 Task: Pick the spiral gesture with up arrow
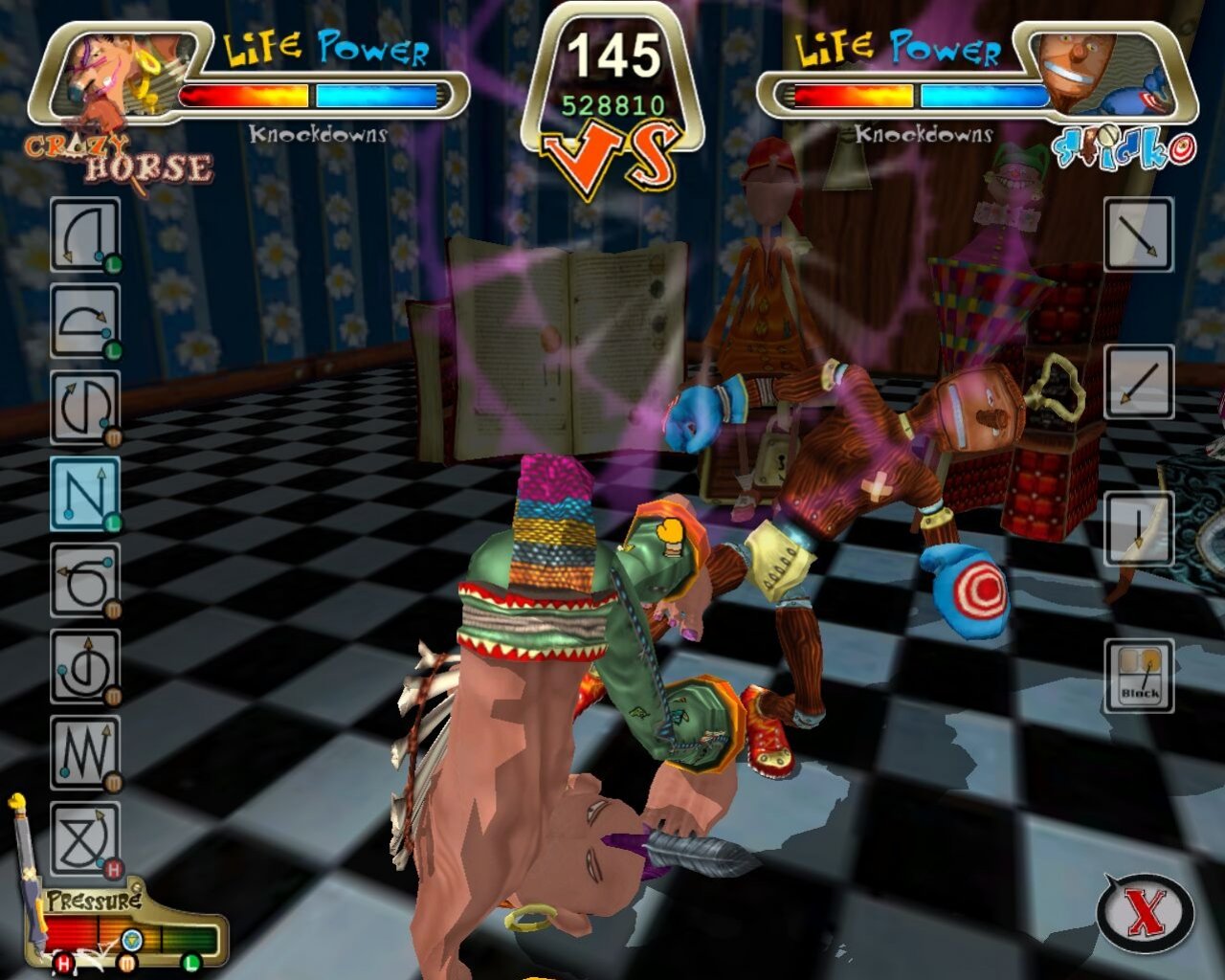tap(84, 665)
